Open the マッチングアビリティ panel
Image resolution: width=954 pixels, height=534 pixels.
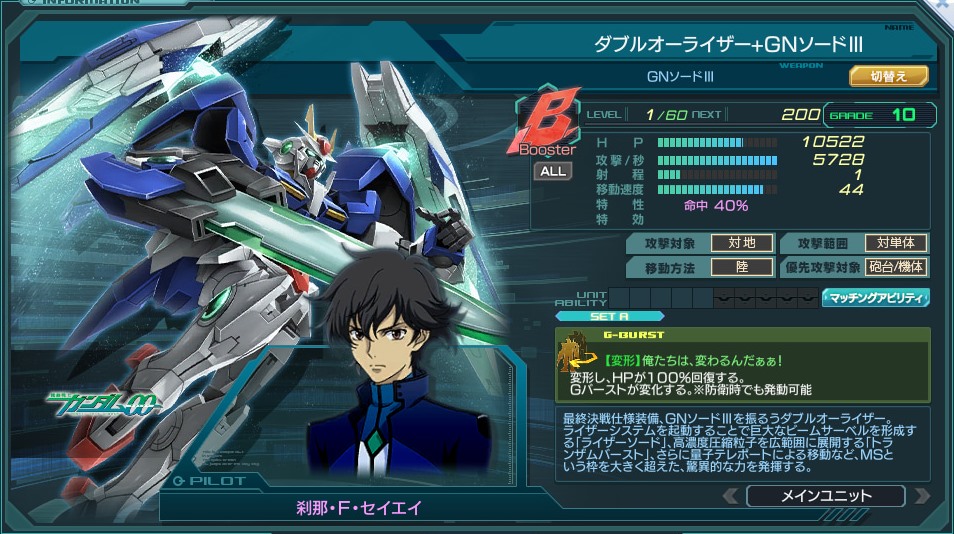tap(875, 297)
